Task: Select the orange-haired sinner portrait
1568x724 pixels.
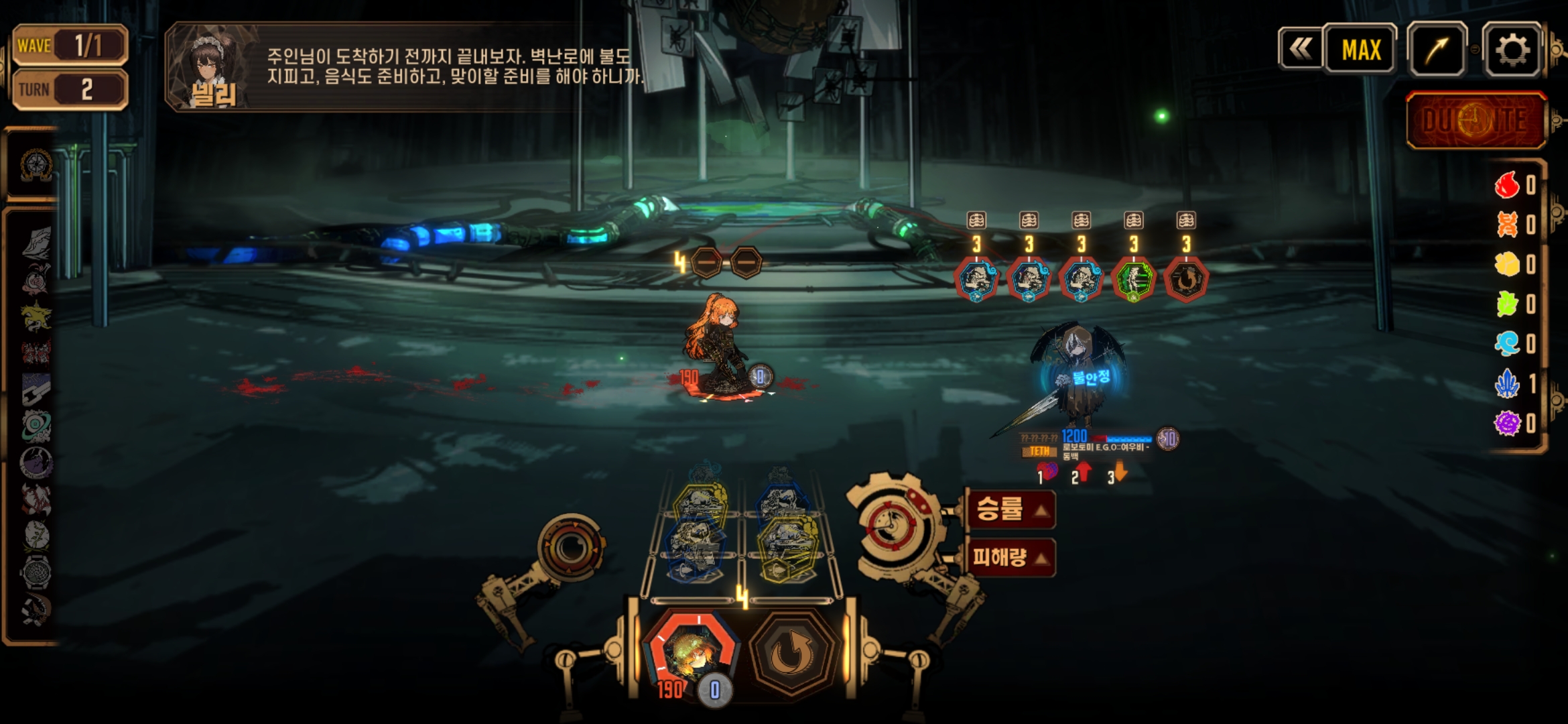Action: [690, 652]
